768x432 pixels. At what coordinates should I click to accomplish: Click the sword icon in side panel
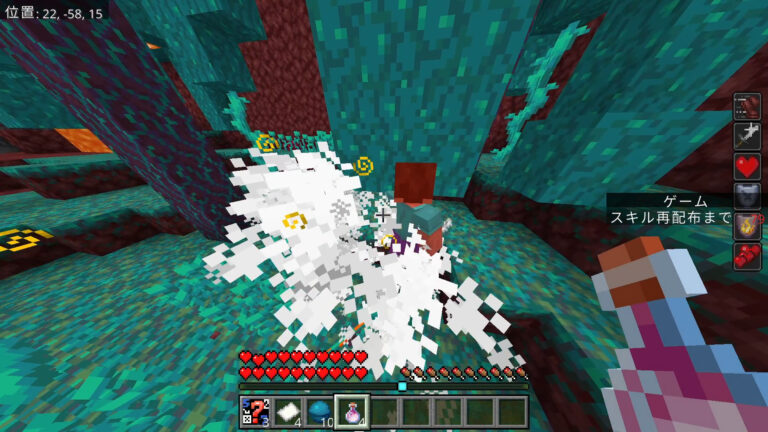click(x=747, y=136)
